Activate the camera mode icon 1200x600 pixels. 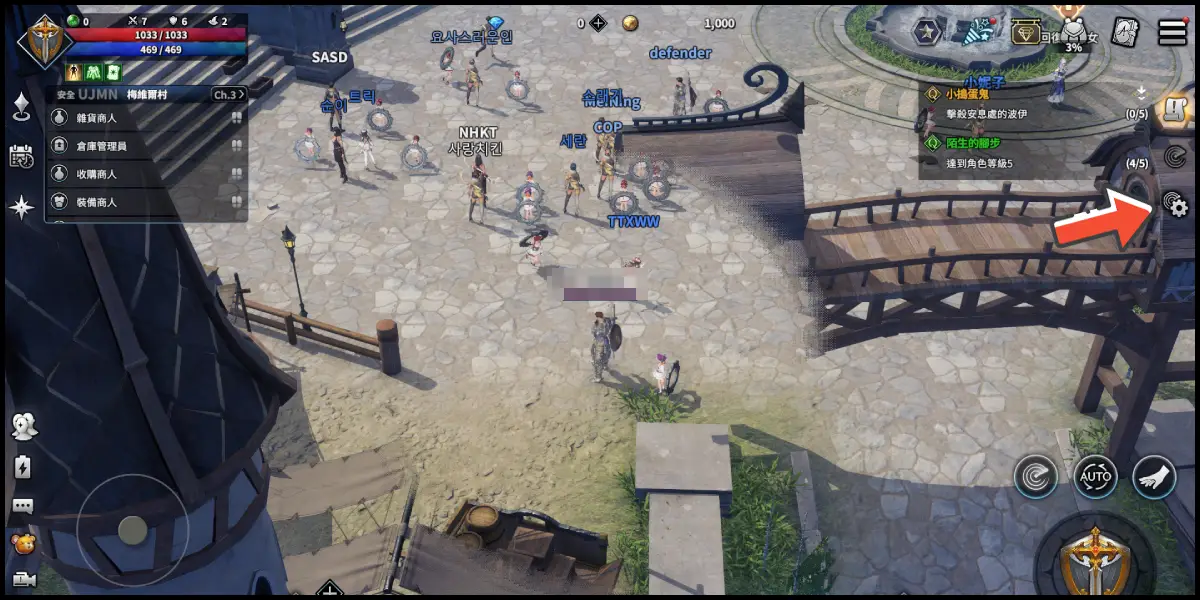[x=22, y=580]
